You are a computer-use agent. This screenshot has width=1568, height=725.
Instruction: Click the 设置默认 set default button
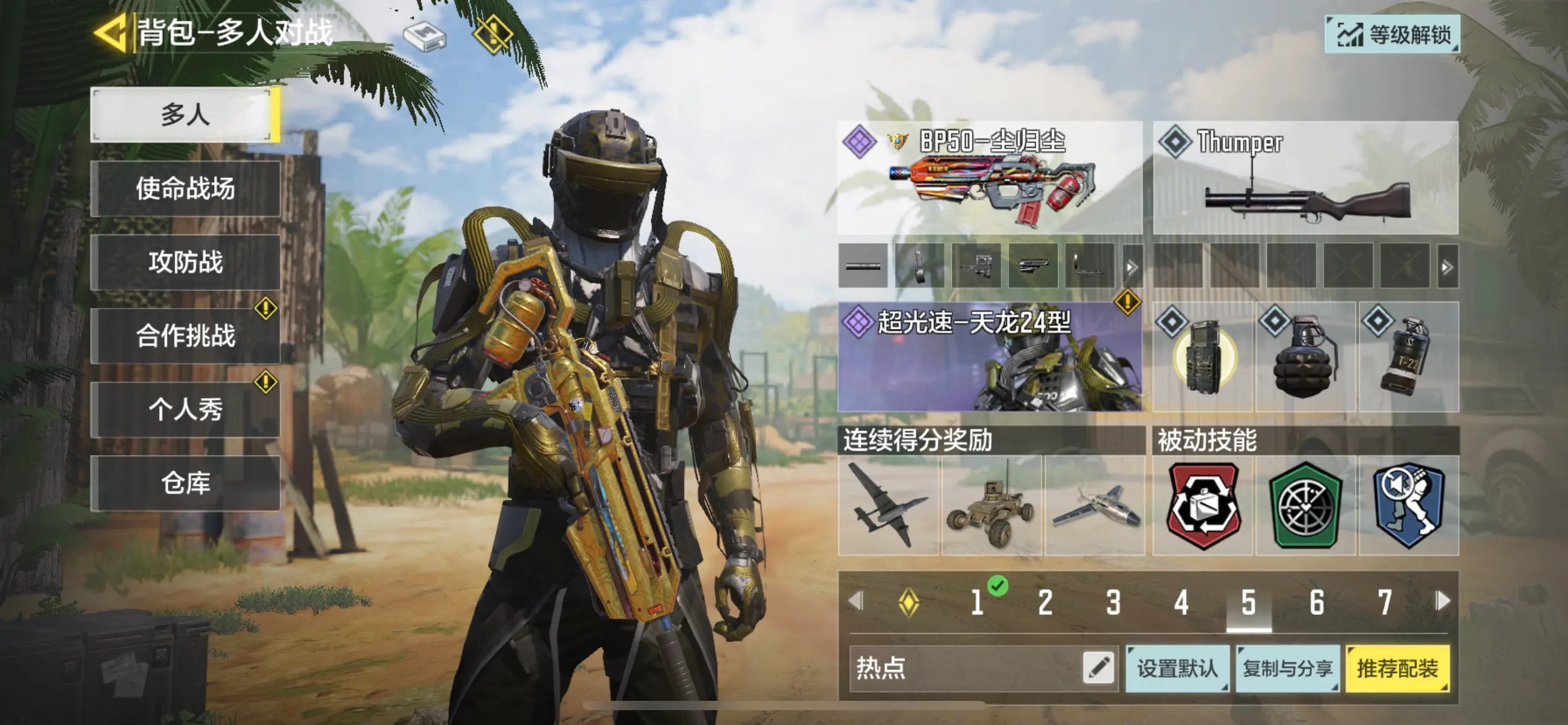(1177, 668)
